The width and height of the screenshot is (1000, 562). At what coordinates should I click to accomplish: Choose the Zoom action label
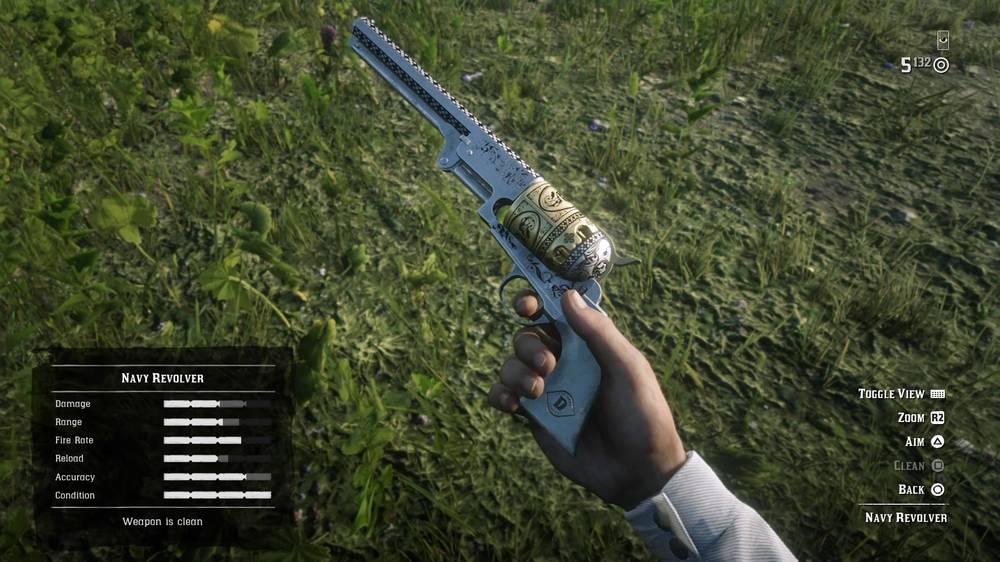[911, 418]
